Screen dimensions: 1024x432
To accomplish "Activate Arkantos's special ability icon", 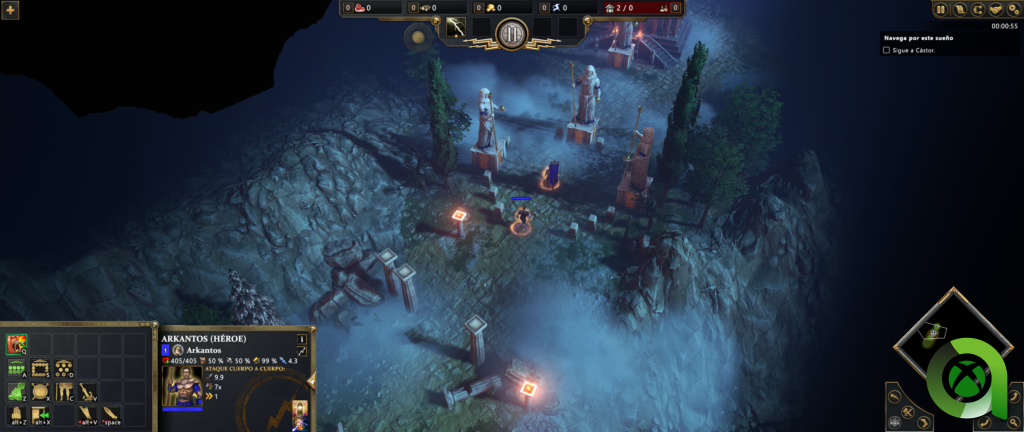I will point(16,345).
